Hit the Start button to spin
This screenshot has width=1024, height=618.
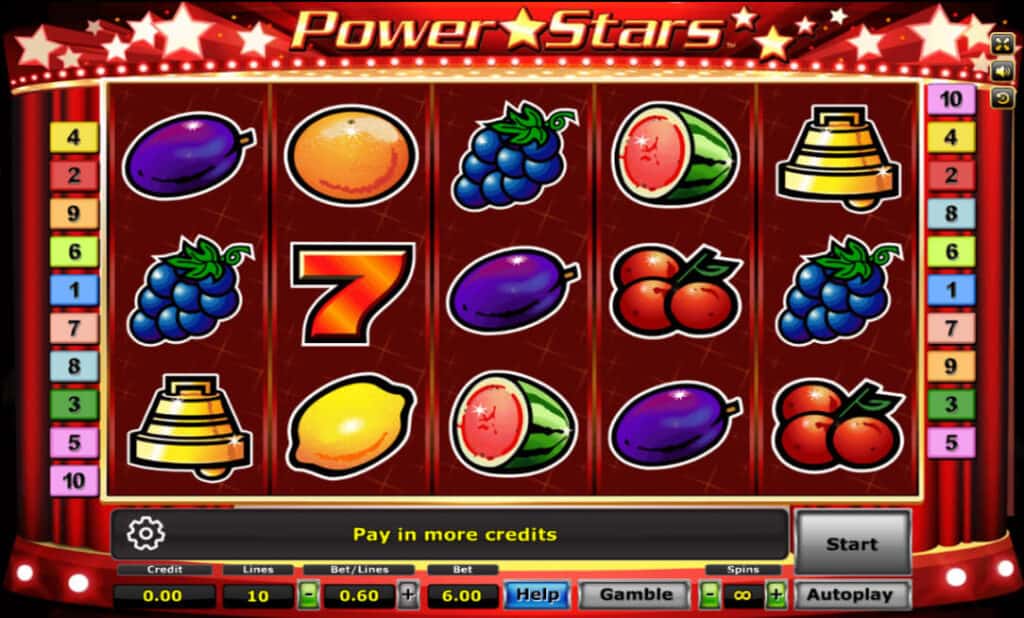[x=852, y=543]
